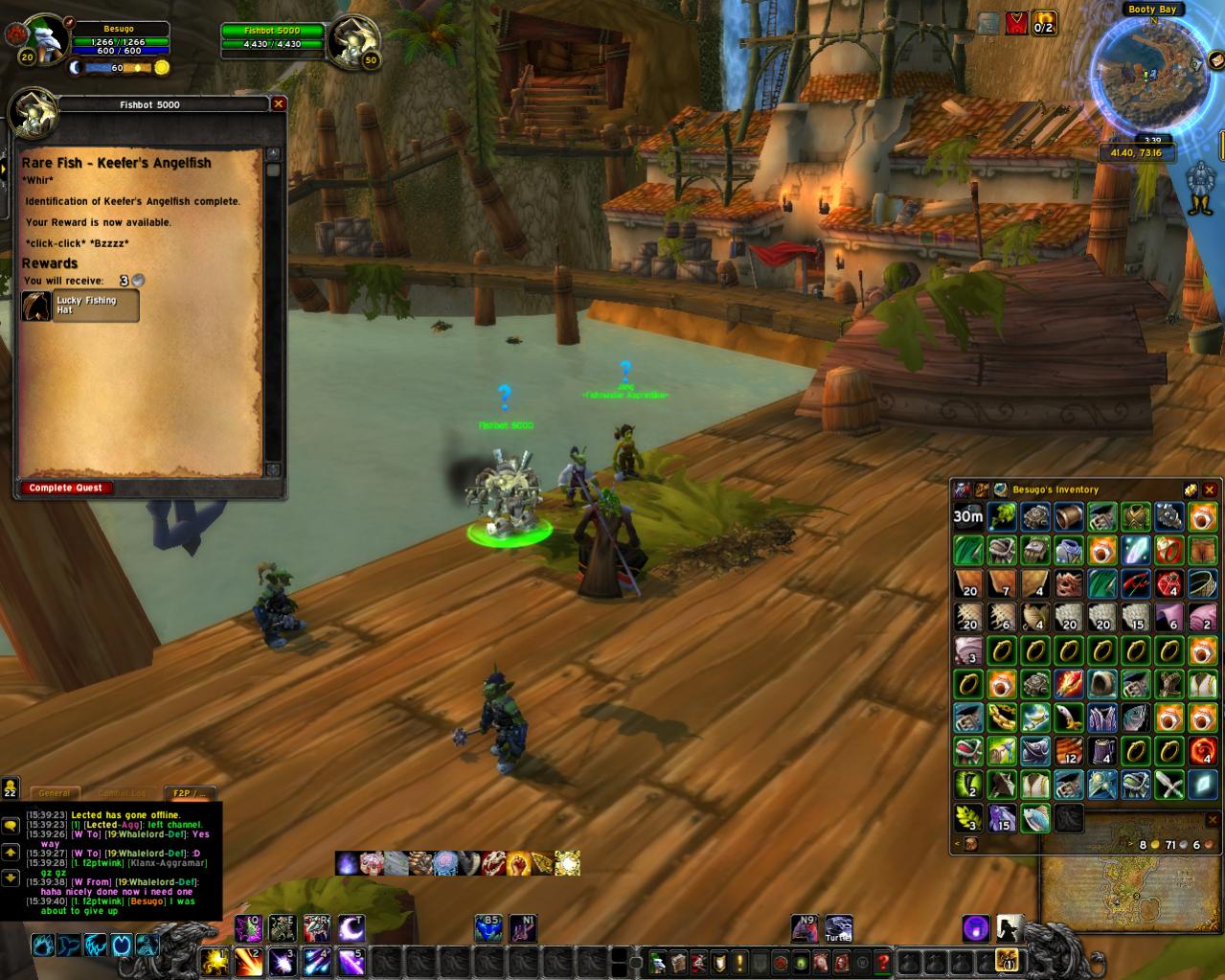Use the Turtle mount button
This screenshot has width=1225, height=980.
(x=838, y=928)
